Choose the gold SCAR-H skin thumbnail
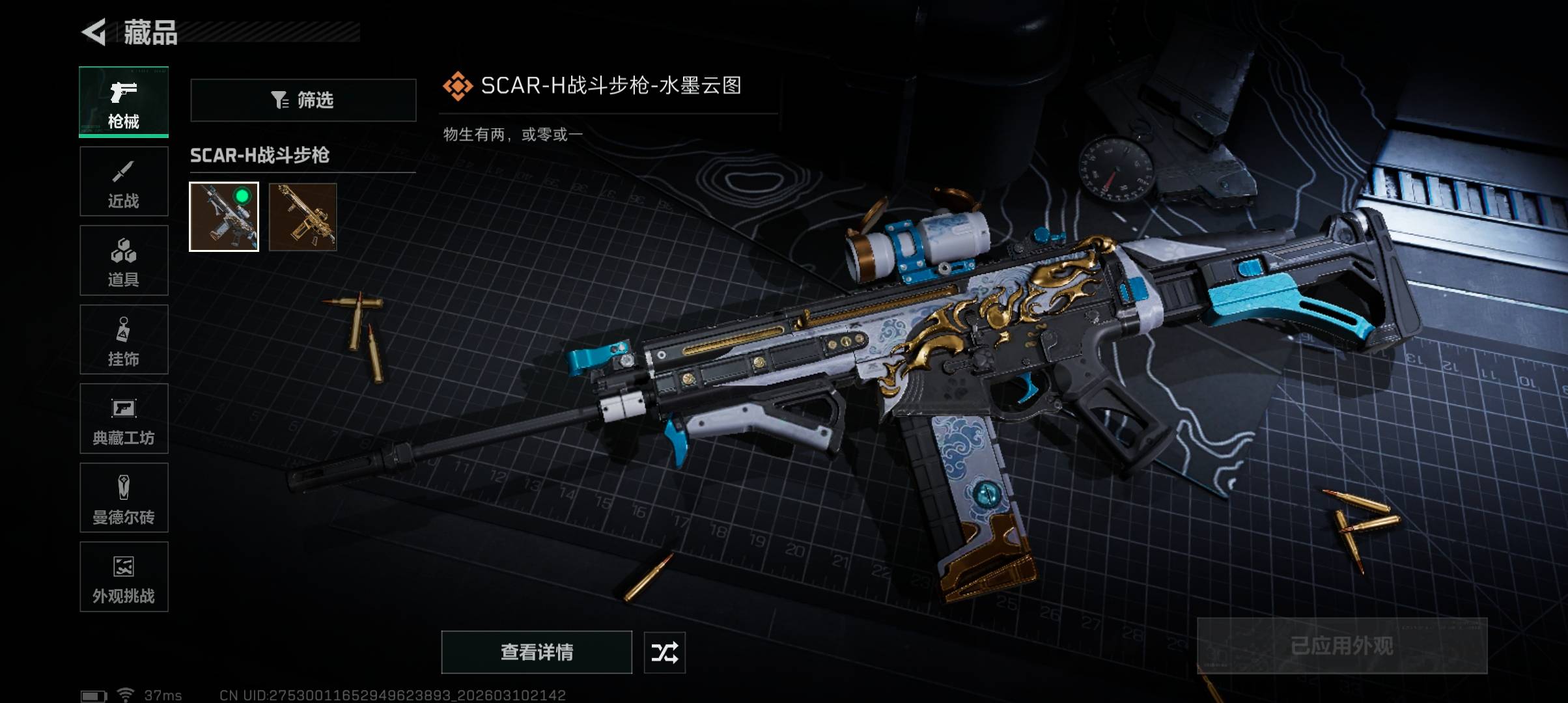 pos(303,217)
